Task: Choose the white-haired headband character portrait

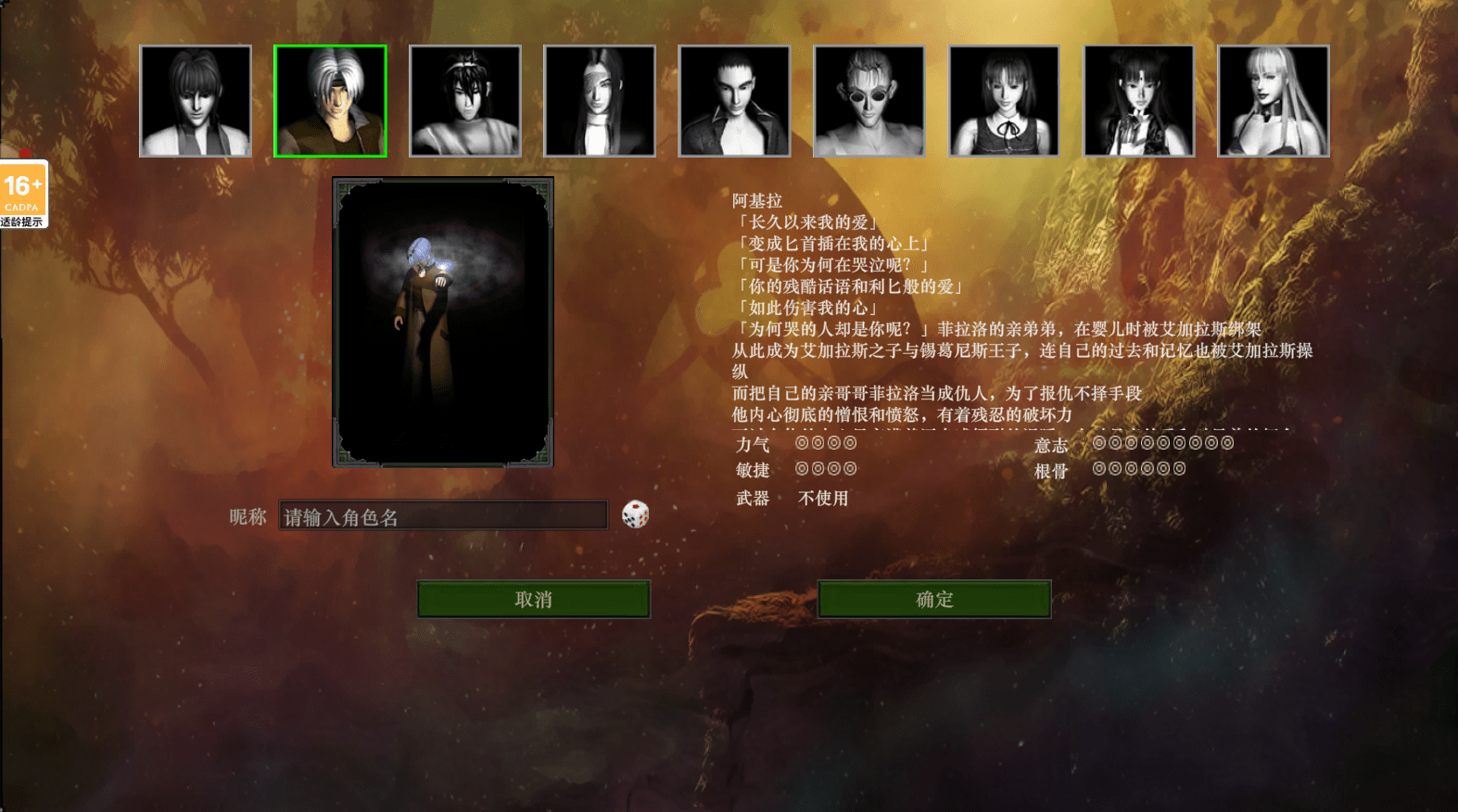Action: [330, 101]
